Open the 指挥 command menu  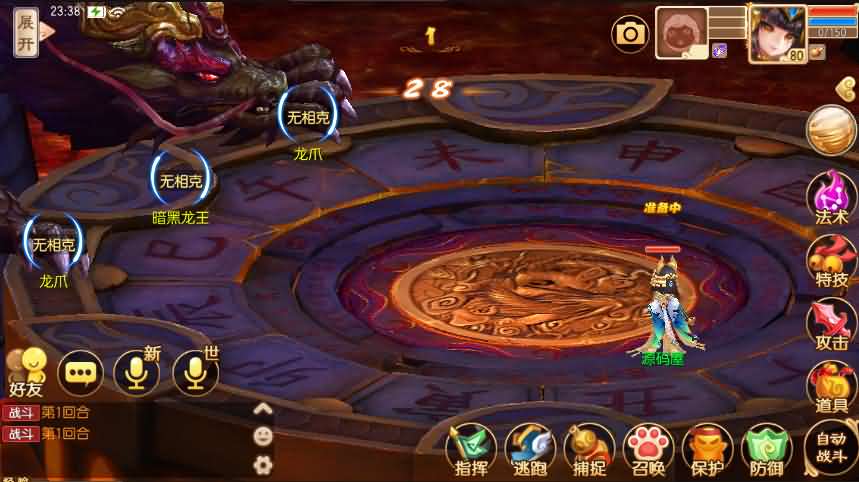coord(470,448)
